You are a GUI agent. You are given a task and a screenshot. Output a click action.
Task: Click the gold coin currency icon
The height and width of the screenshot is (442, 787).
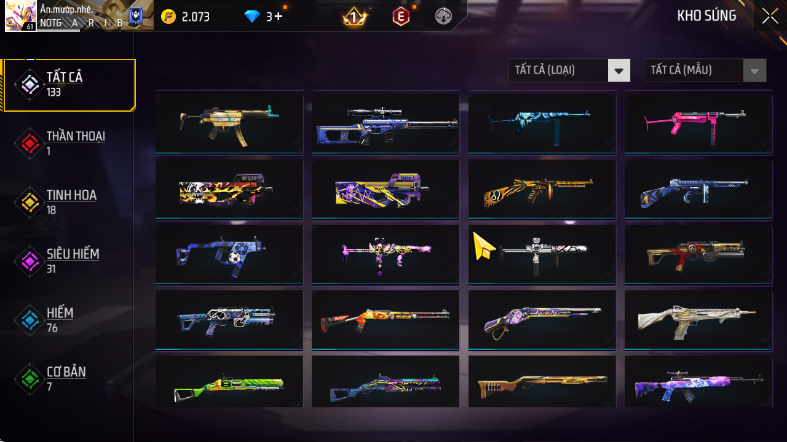point(168,16)
